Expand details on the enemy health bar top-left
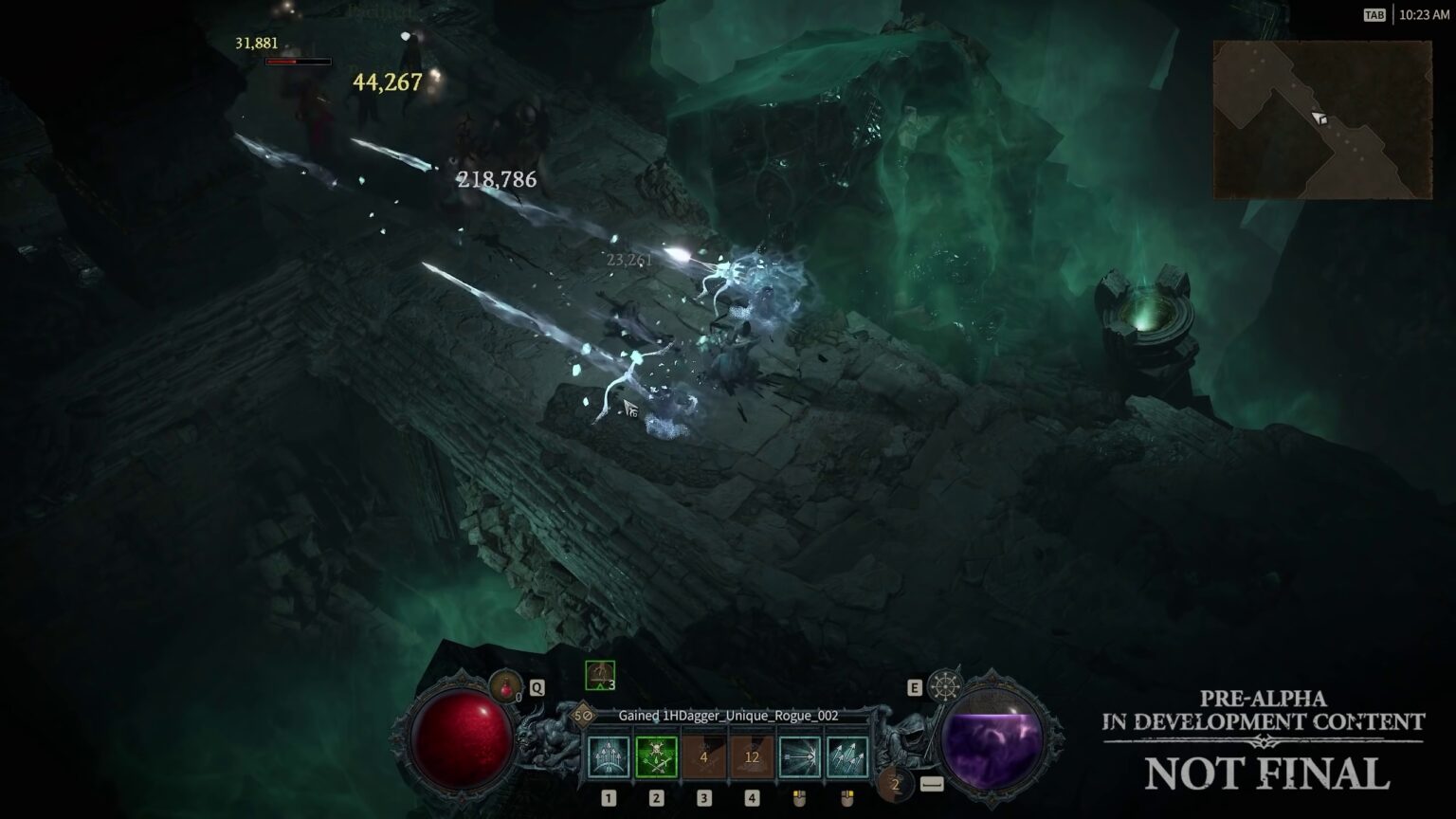1456x819 pixels. pyautogui.click(x=297, y=61)
